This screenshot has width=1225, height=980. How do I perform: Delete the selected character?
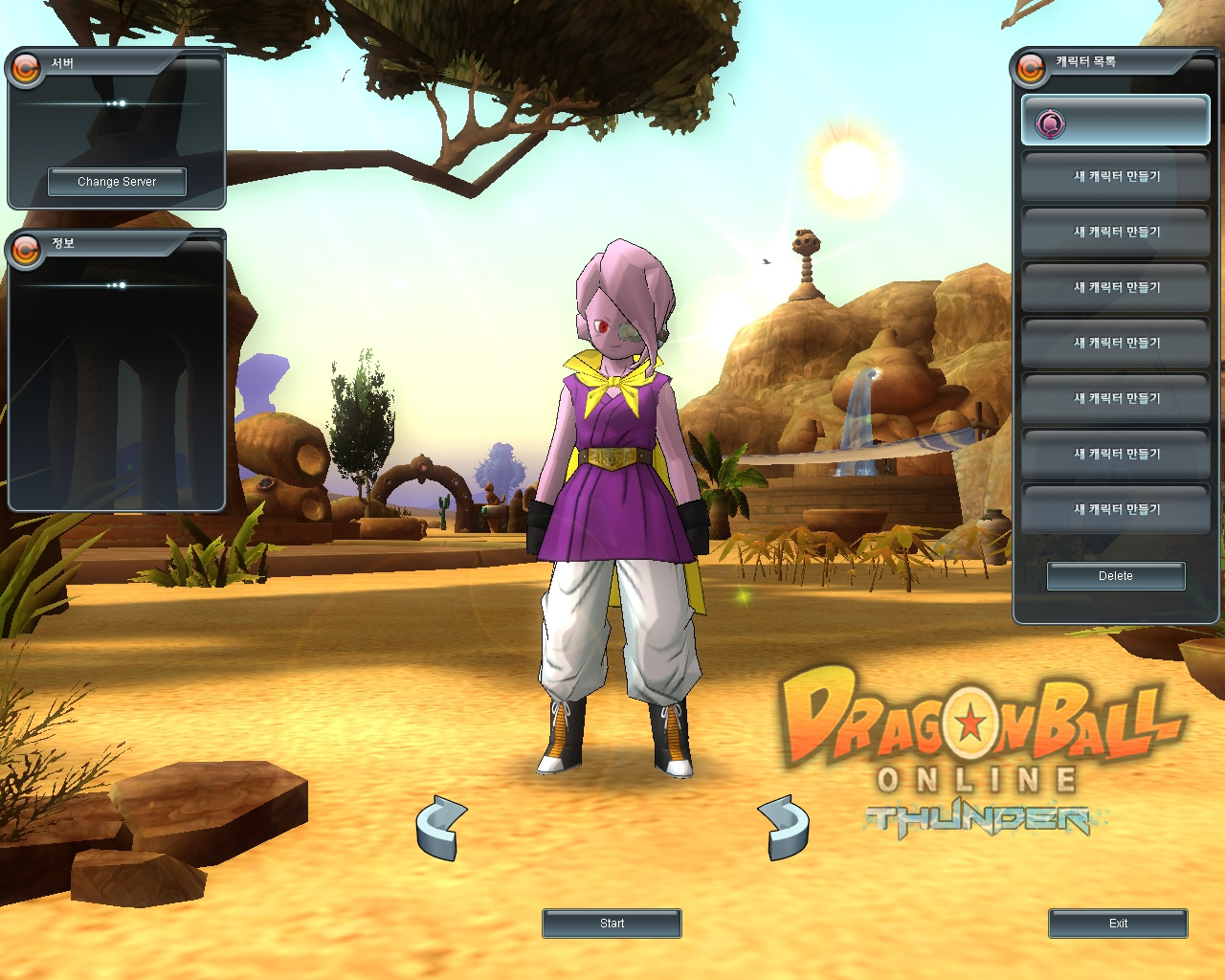(1116, 576)
